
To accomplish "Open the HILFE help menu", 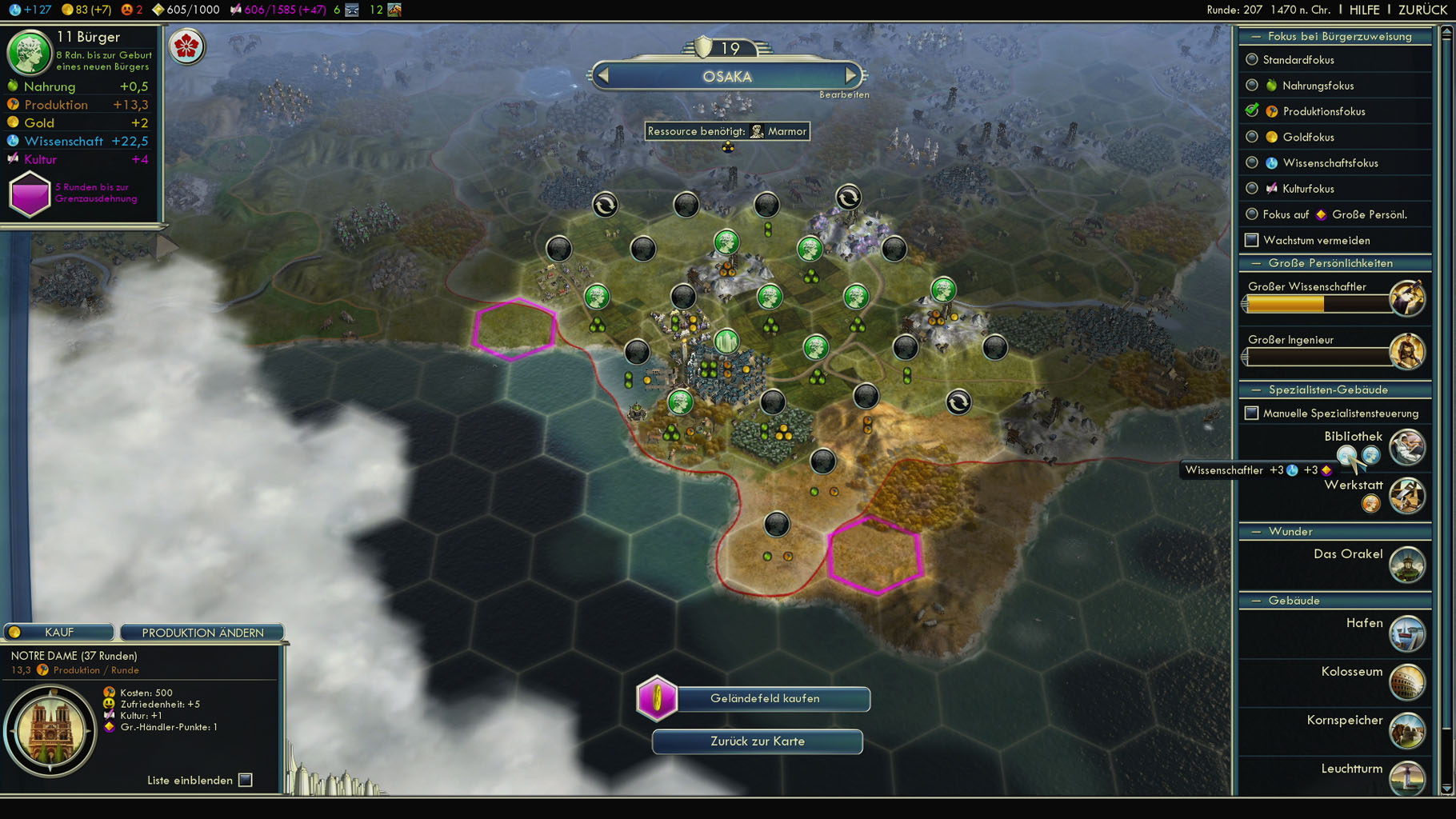I will click(x=1364, y=10).
